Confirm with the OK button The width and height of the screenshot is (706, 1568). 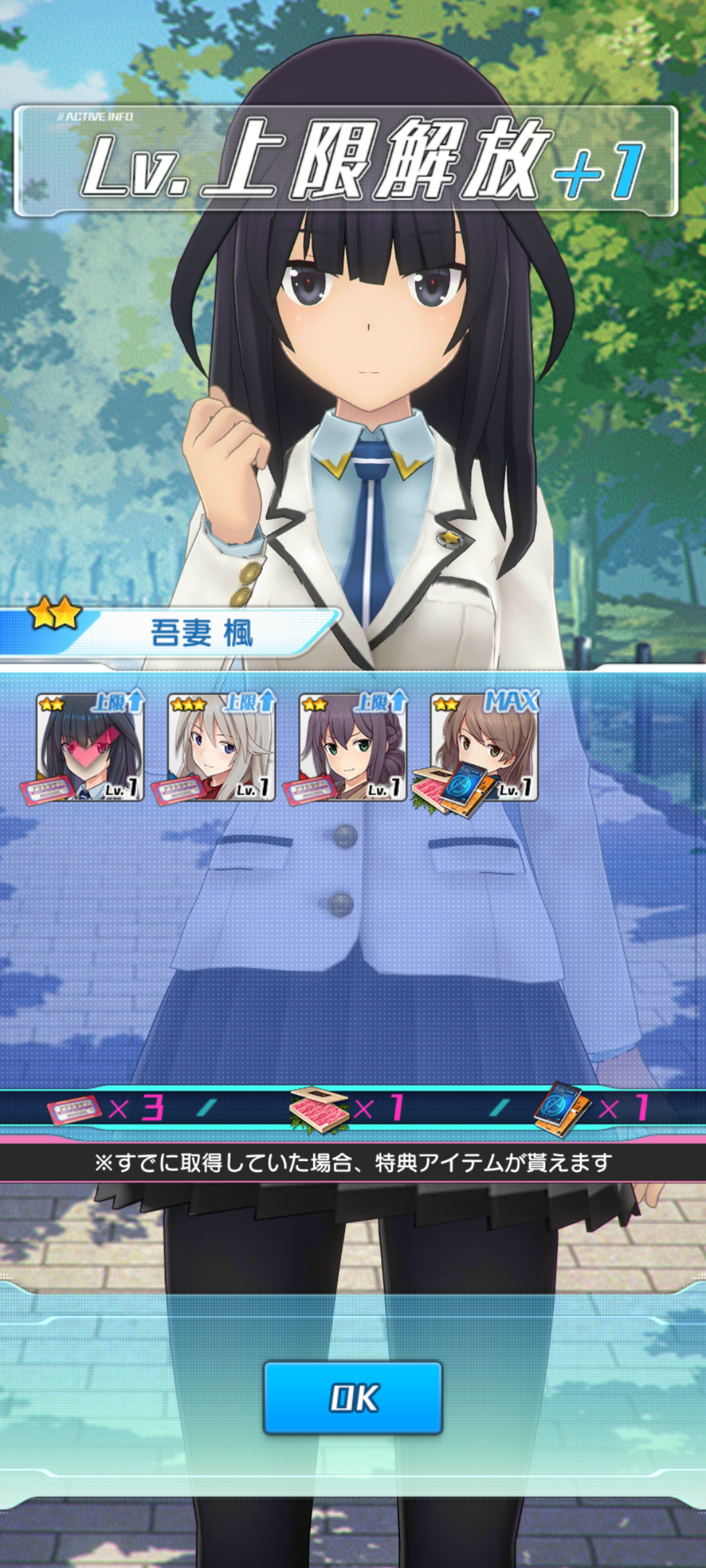(353, 1397)
